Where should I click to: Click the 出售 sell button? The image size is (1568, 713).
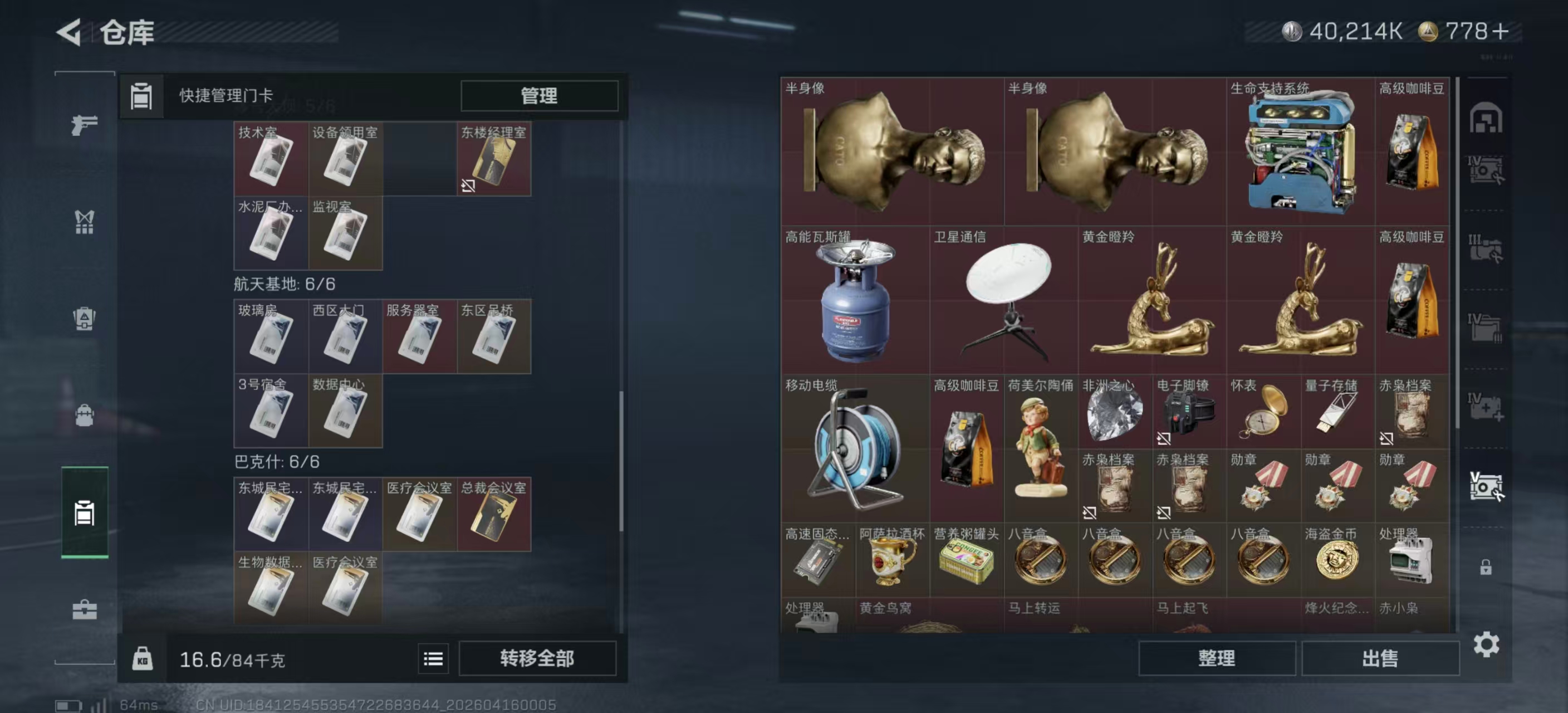(1380, 659)
